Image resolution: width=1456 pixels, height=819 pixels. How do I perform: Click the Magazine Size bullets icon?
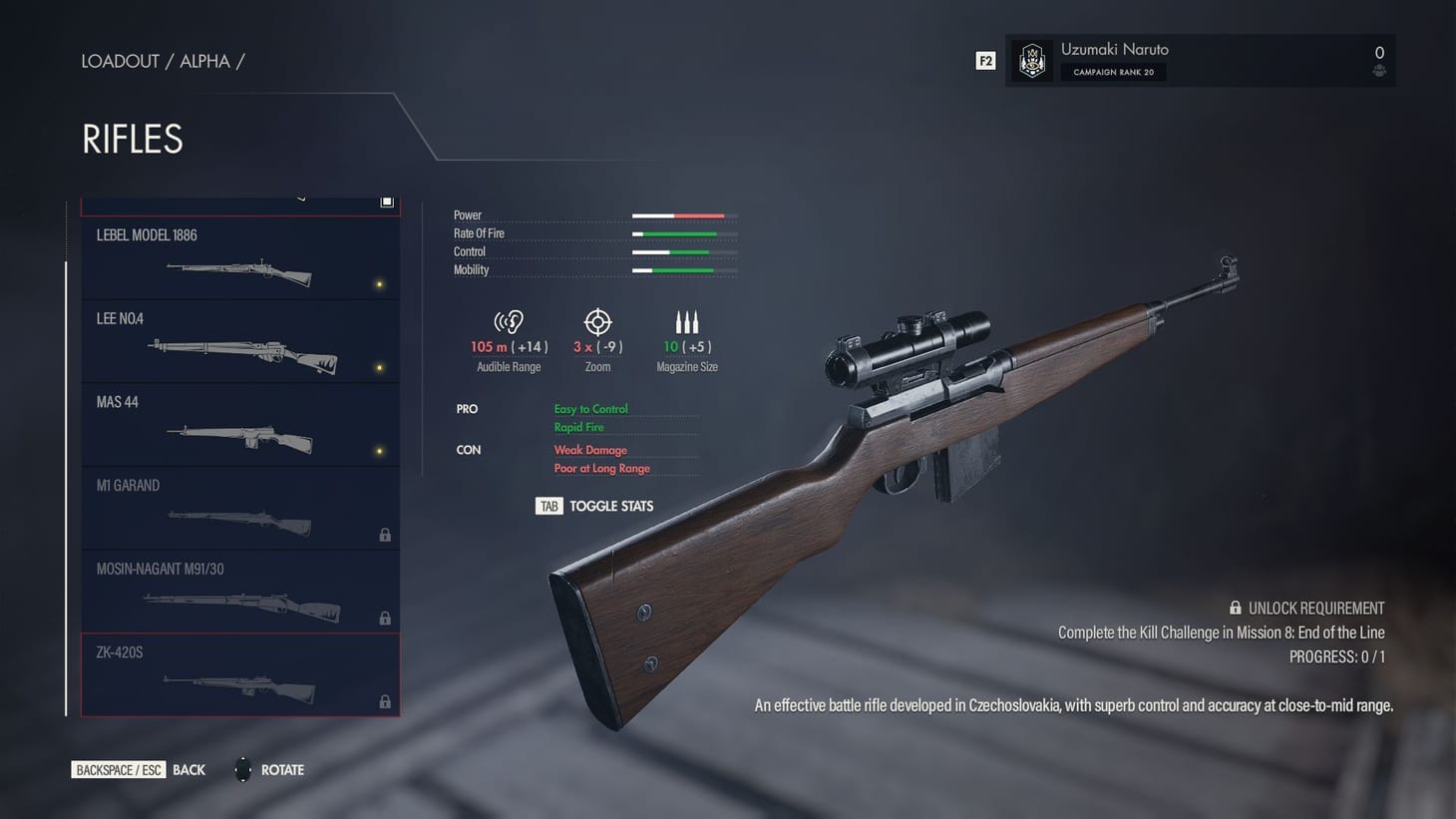coord(687,321)
